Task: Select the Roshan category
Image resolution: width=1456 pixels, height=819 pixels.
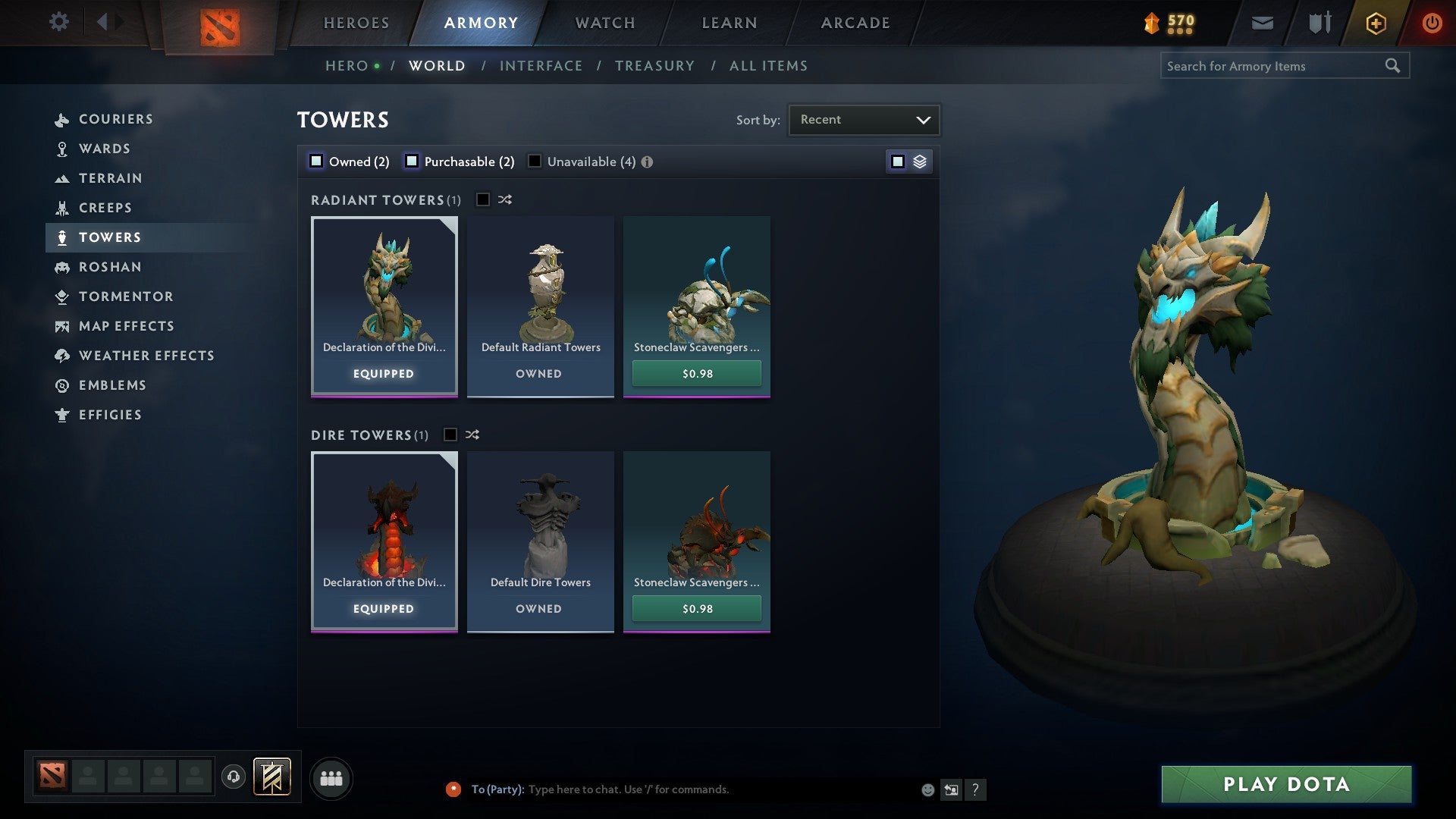Action: point(111,267)
